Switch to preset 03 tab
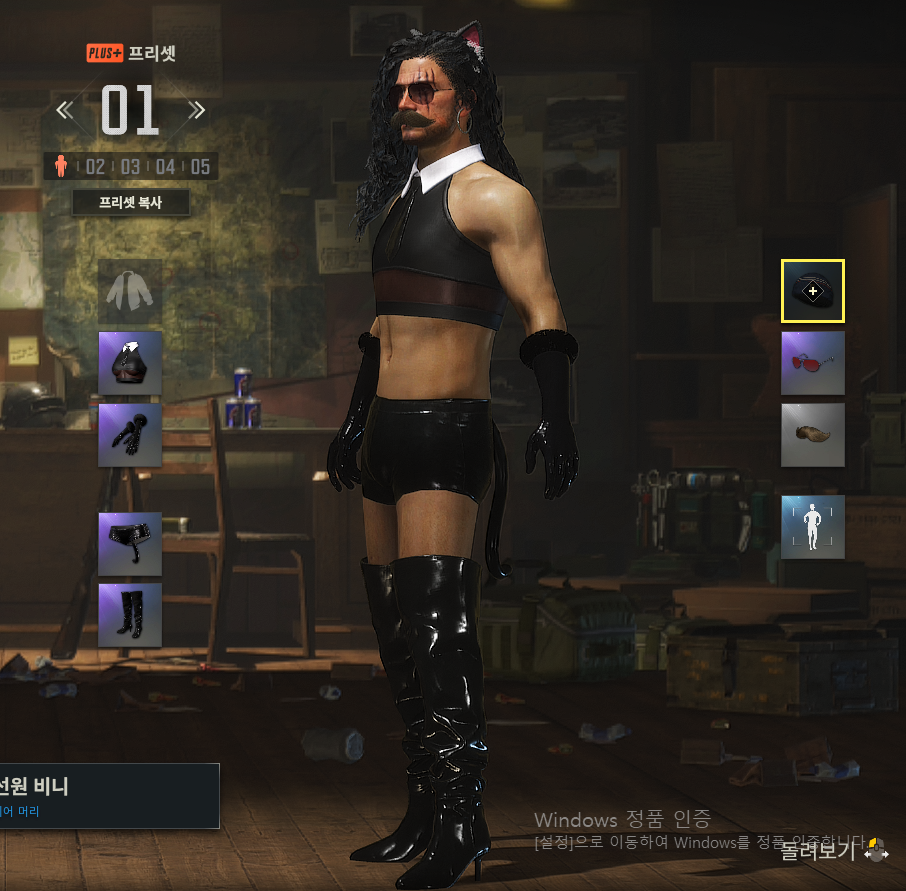906x891 pixels. click(x=130, y=166)
